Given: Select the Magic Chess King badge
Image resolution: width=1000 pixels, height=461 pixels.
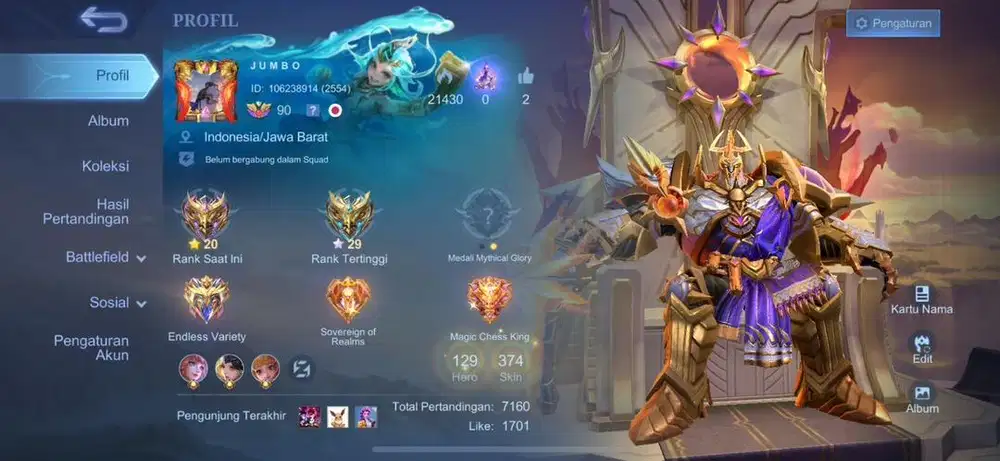Looking at the screenshot, I should click(x=489, y=299).
